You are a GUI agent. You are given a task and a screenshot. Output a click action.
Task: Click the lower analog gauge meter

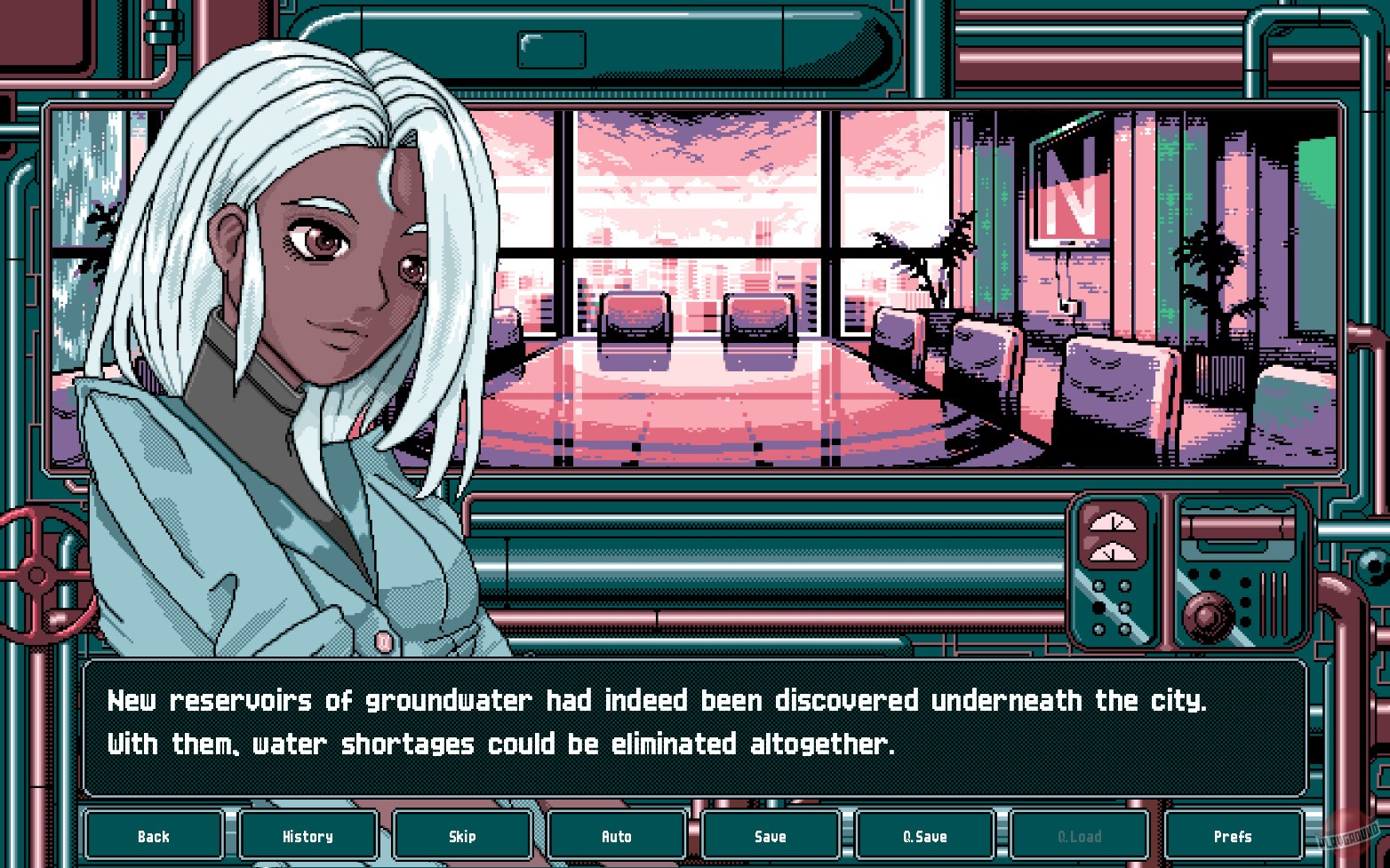point(1114,553)
